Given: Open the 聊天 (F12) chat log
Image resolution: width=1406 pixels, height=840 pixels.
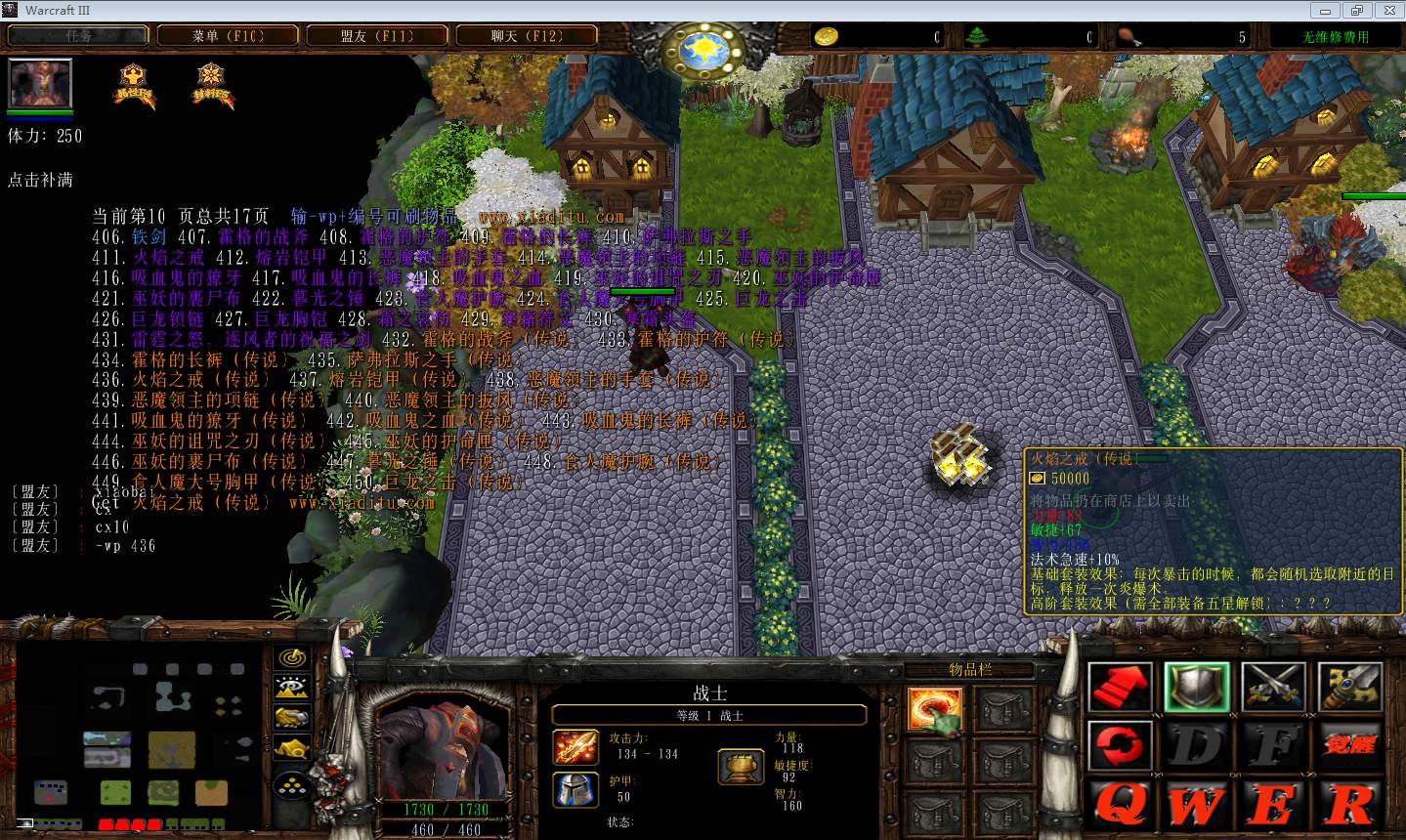Looking at the screenshot, I should tap(527, 36).
